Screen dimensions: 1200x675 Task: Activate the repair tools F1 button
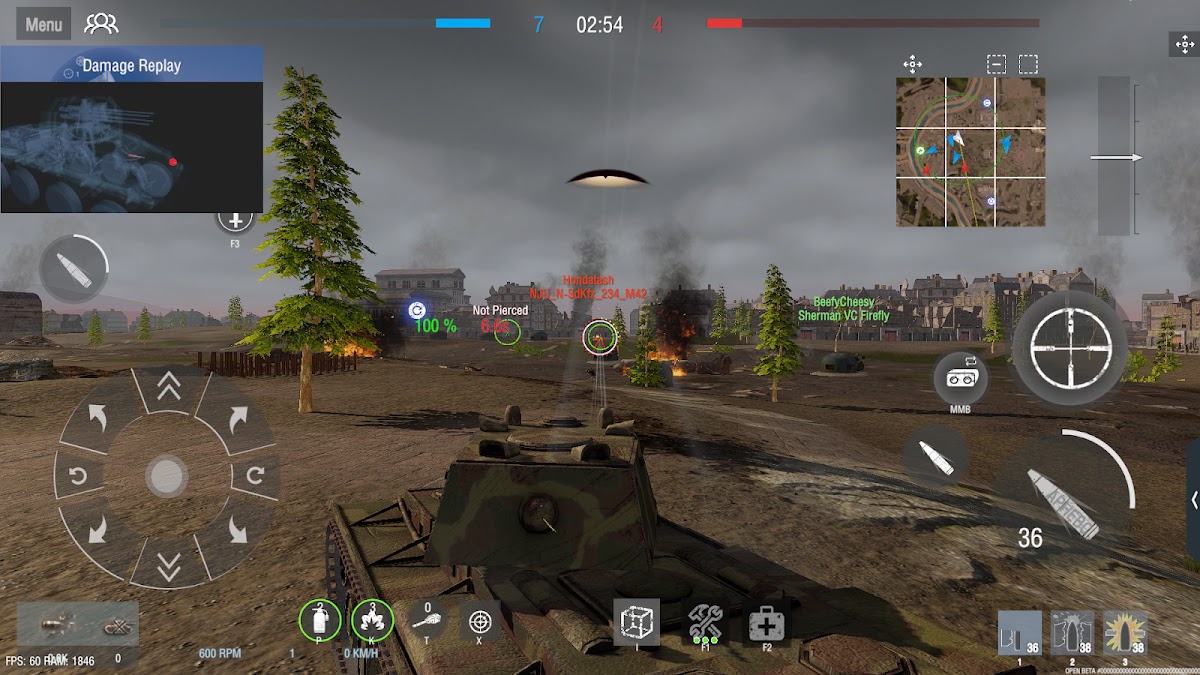[706, 624]
